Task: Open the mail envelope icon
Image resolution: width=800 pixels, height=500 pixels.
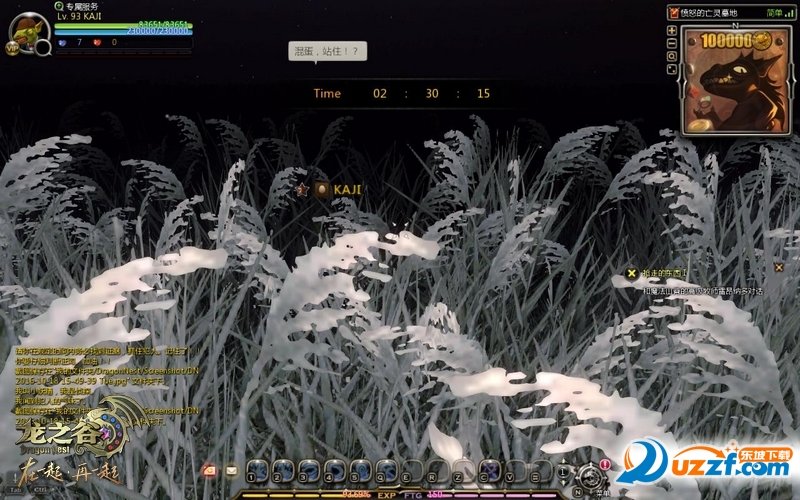Action: click(231, 470)
